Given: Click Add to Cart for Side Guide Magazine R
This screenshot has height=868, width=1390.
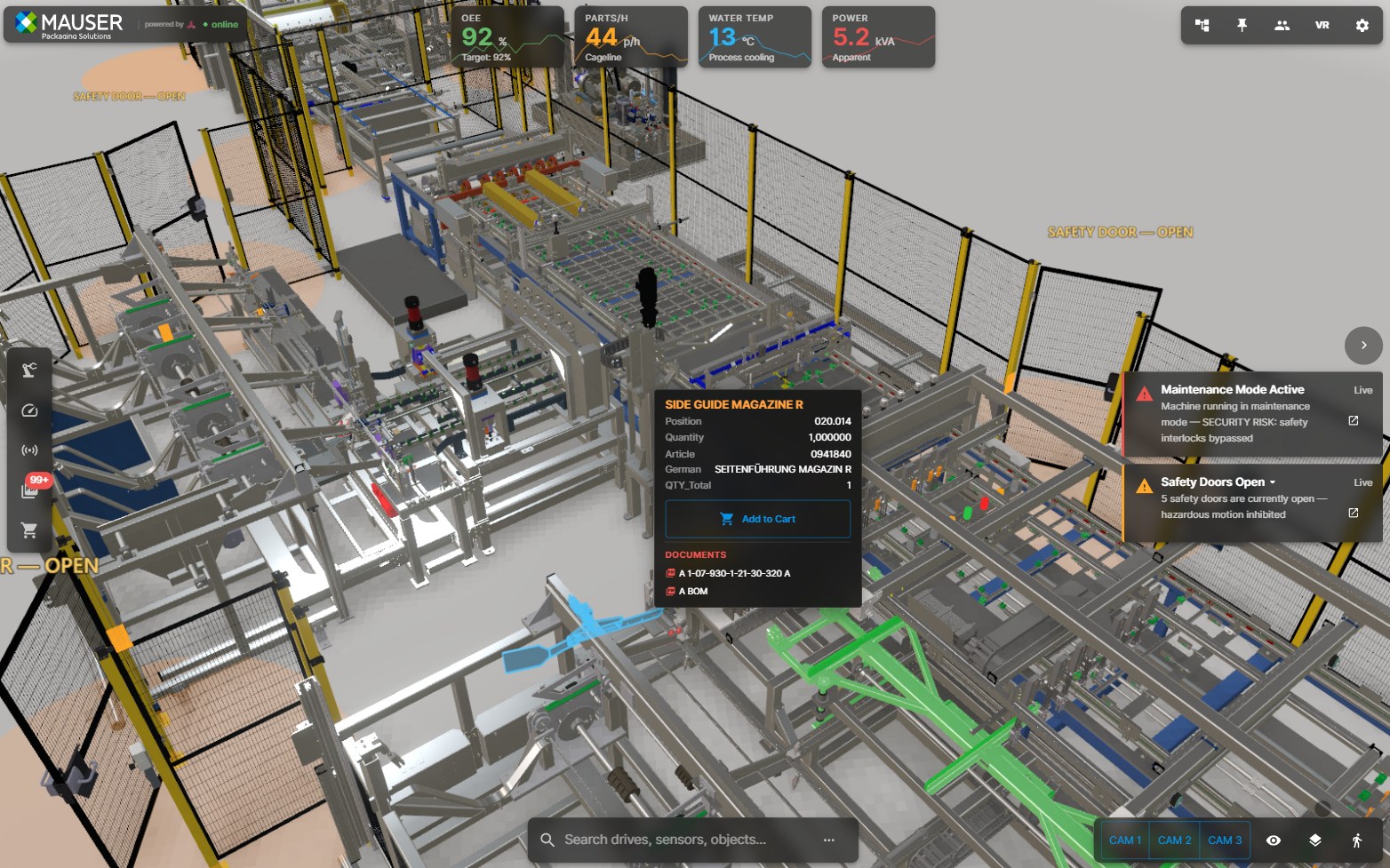Looking at the screenshot, I should [x=757, y=519].
